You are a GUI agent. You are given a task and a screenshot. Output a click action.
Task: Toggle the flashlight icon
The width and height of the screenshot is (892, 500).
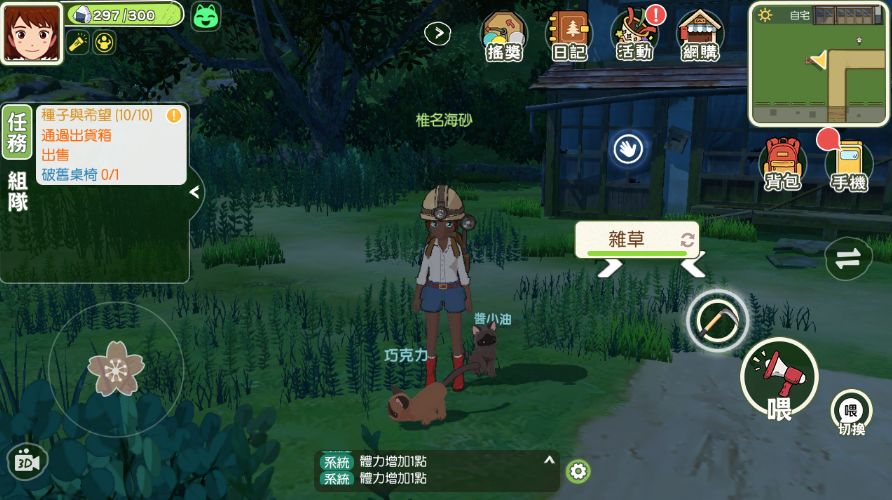point(77,42)
